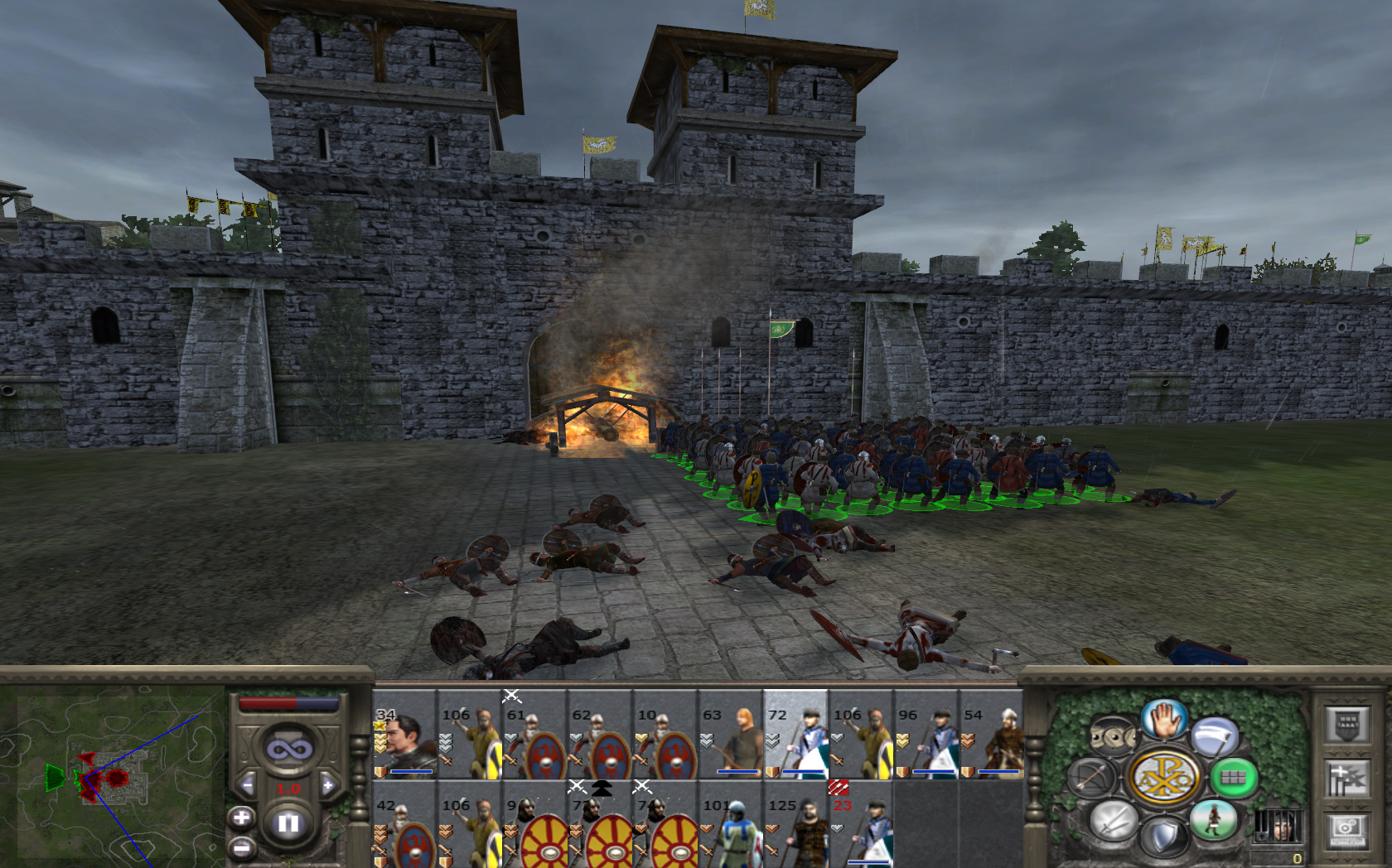
Task: Order units to halt with the hand icon
Action: [1164, 717]
